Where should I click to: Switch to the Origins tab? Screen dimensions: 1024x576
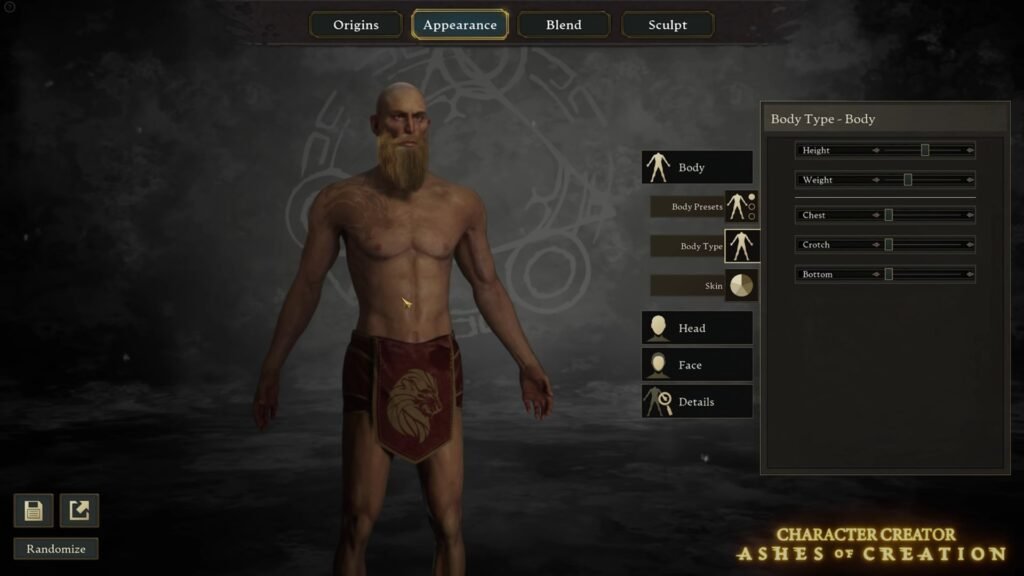[356, 25]
